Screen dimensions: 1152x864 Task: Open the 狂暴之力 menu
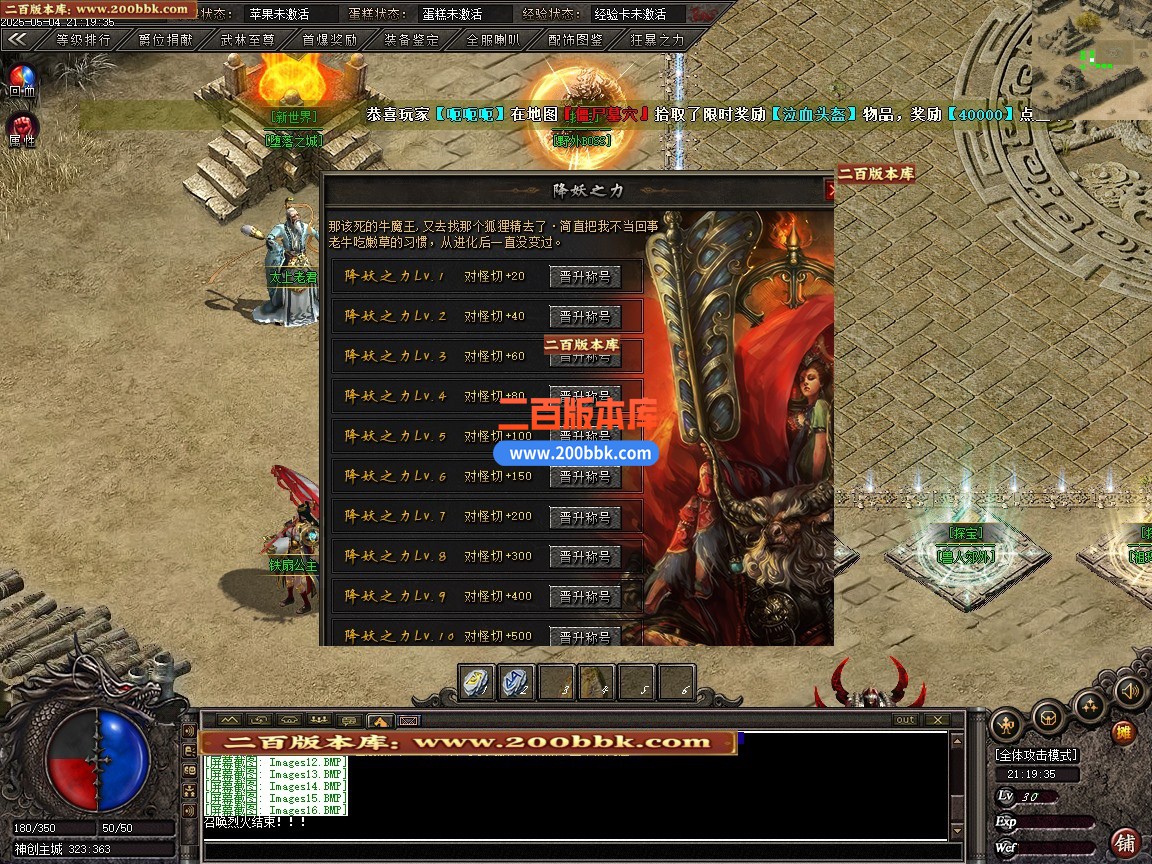click(x=657, y=40)
